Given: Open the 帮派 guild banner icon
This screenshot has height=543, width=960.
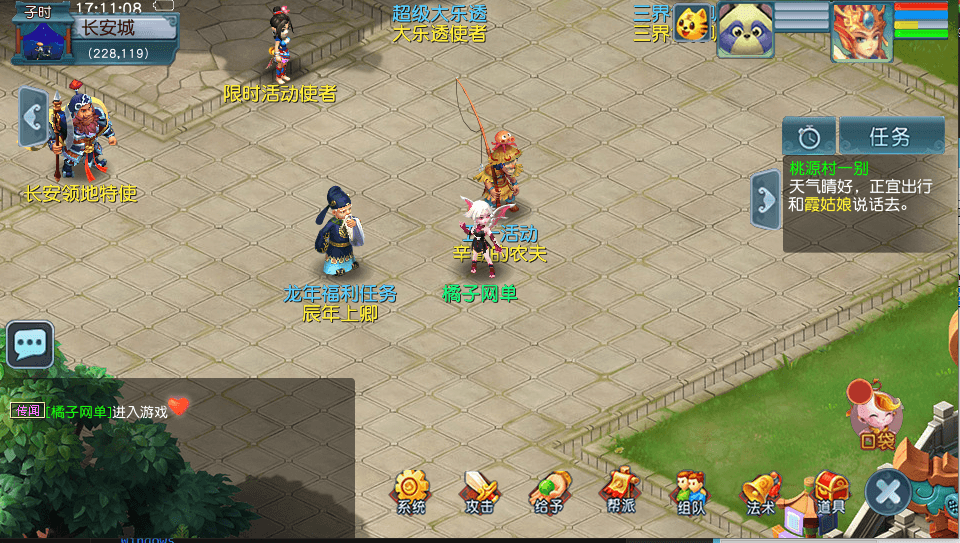Looking at the screenshot, I should pos(619,490).
